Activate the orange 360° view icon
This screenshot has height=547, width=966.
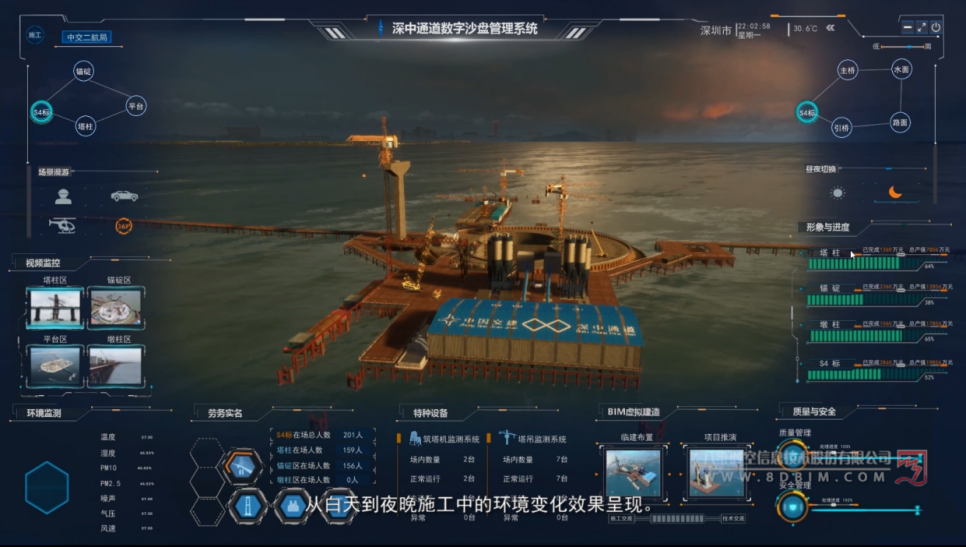[x=124, y=226]
